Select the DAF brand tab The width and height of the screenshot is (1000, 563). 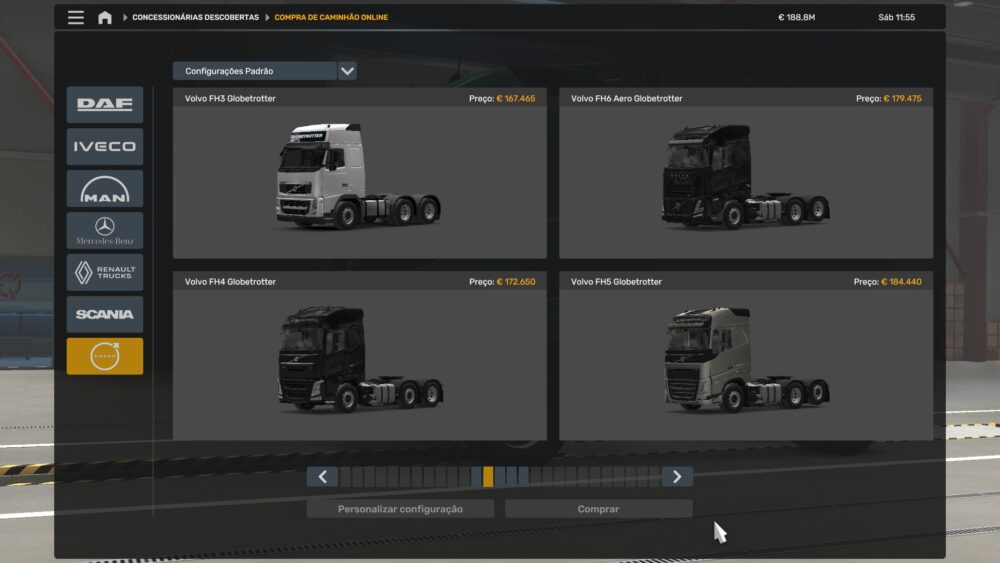point(105,105)
